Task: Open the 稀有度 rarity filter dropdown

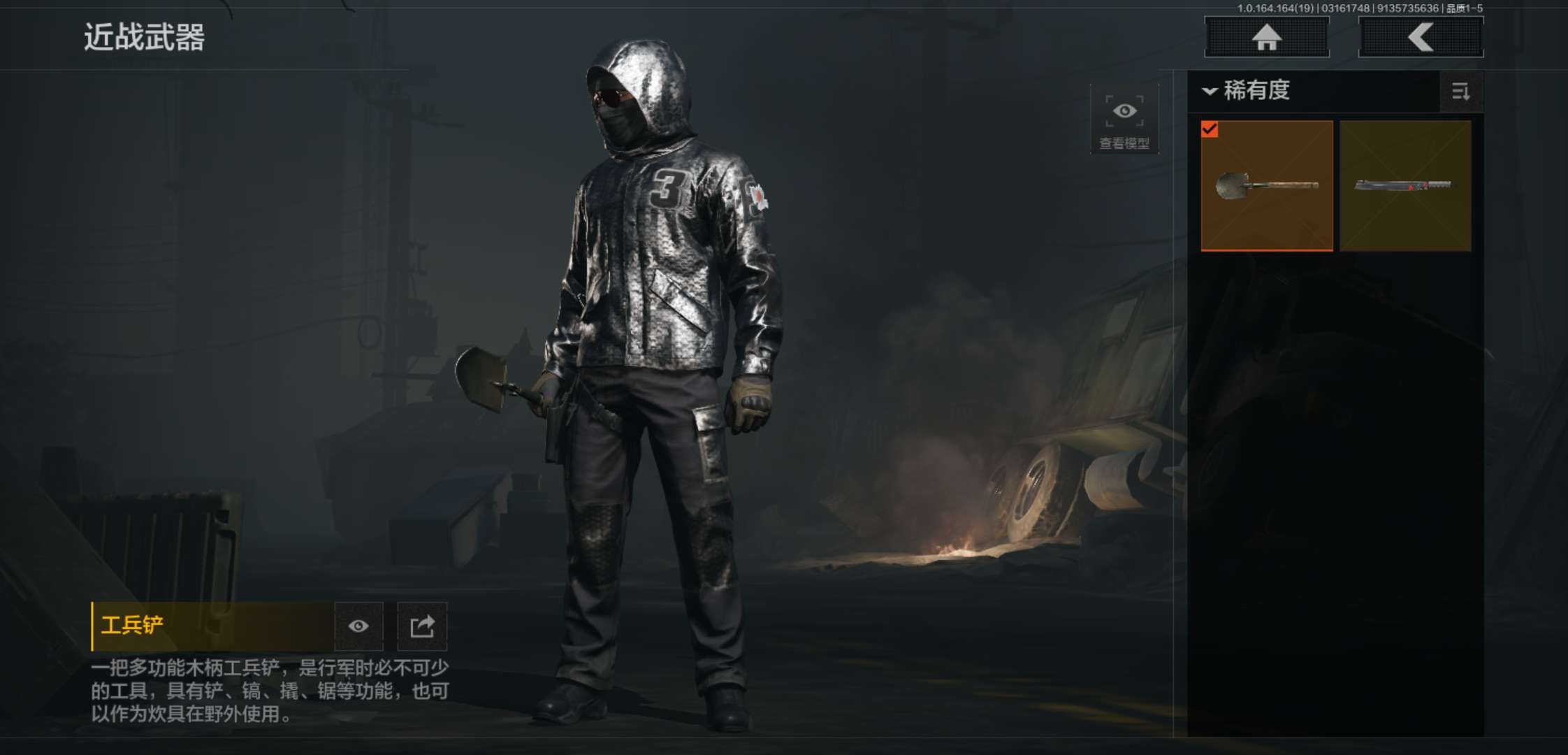Action: click(1247, 91)
